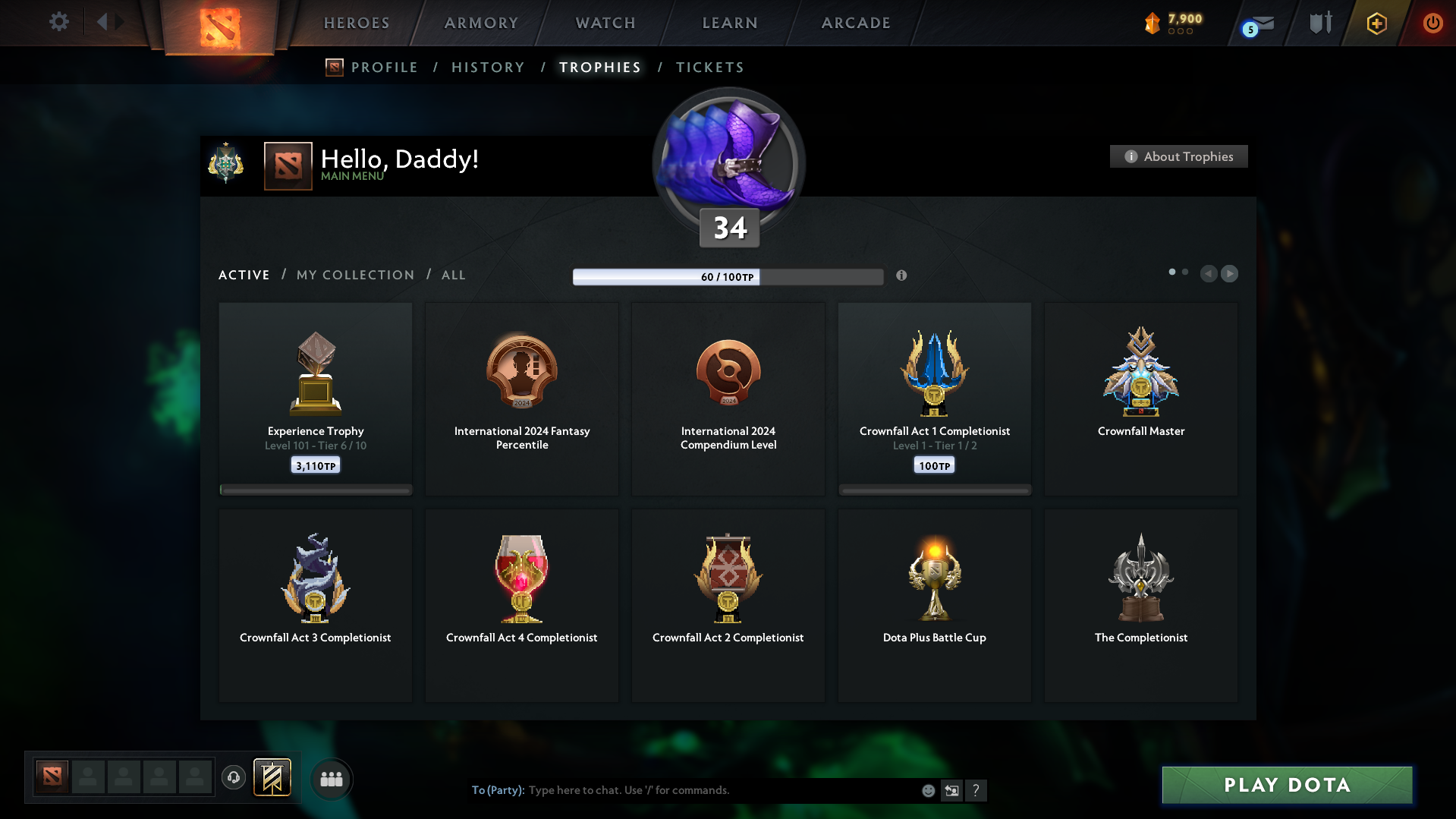This screenshot has height=819, width=1456.
Task: Click the next page arrow for trophies
Action: 1230,274
